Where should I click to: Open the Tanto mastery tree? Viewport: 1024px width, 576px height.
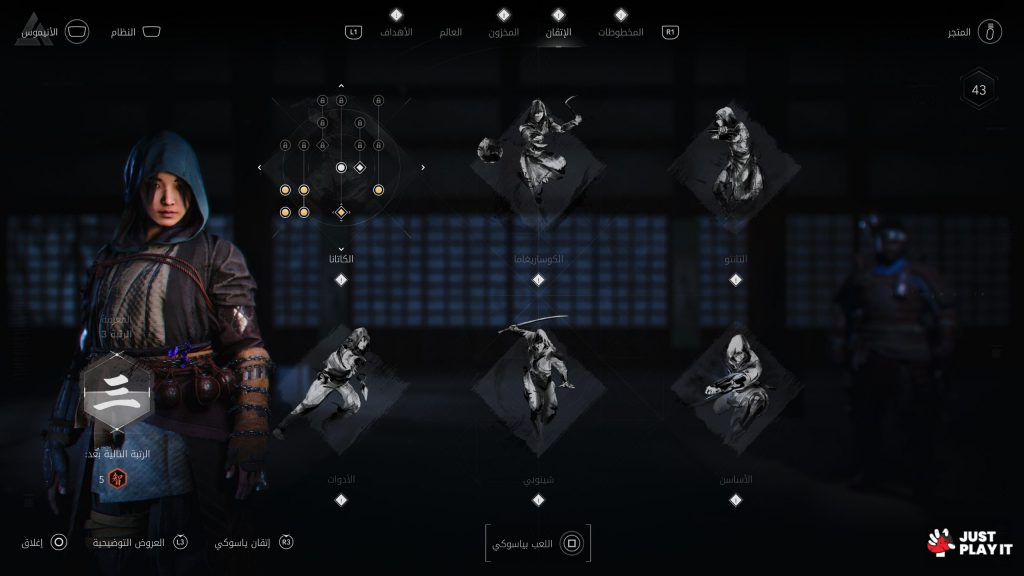(x=736, y=160)
